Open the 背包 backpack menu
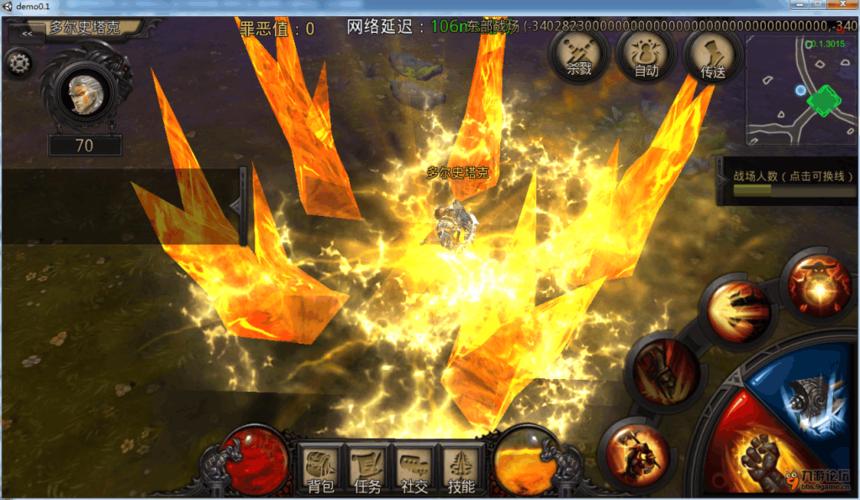The image size is (860, 500). click(321, 470)
